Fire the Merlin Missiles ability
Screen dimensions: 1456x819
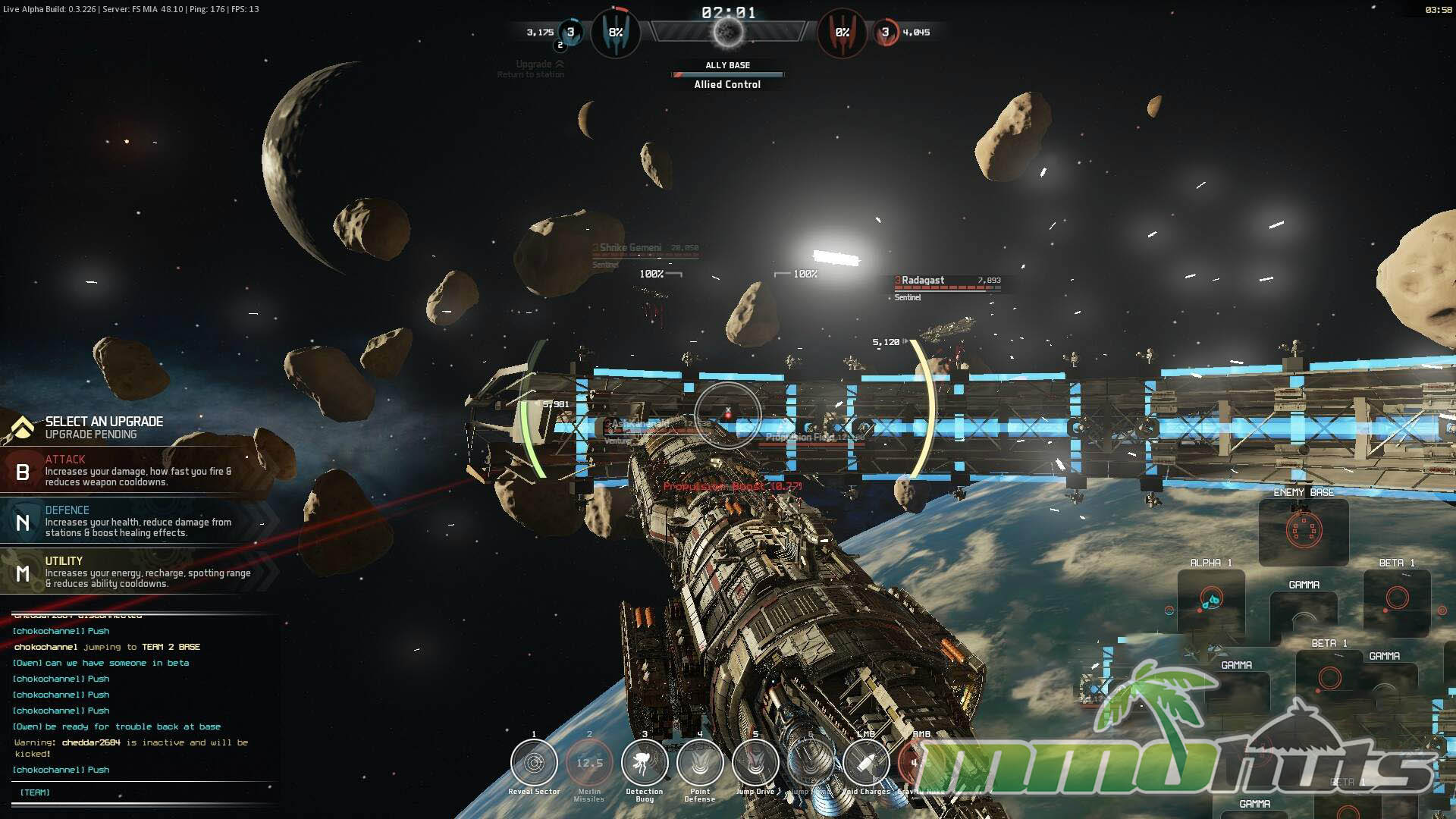pyautogui.click(x=589, y=763)
